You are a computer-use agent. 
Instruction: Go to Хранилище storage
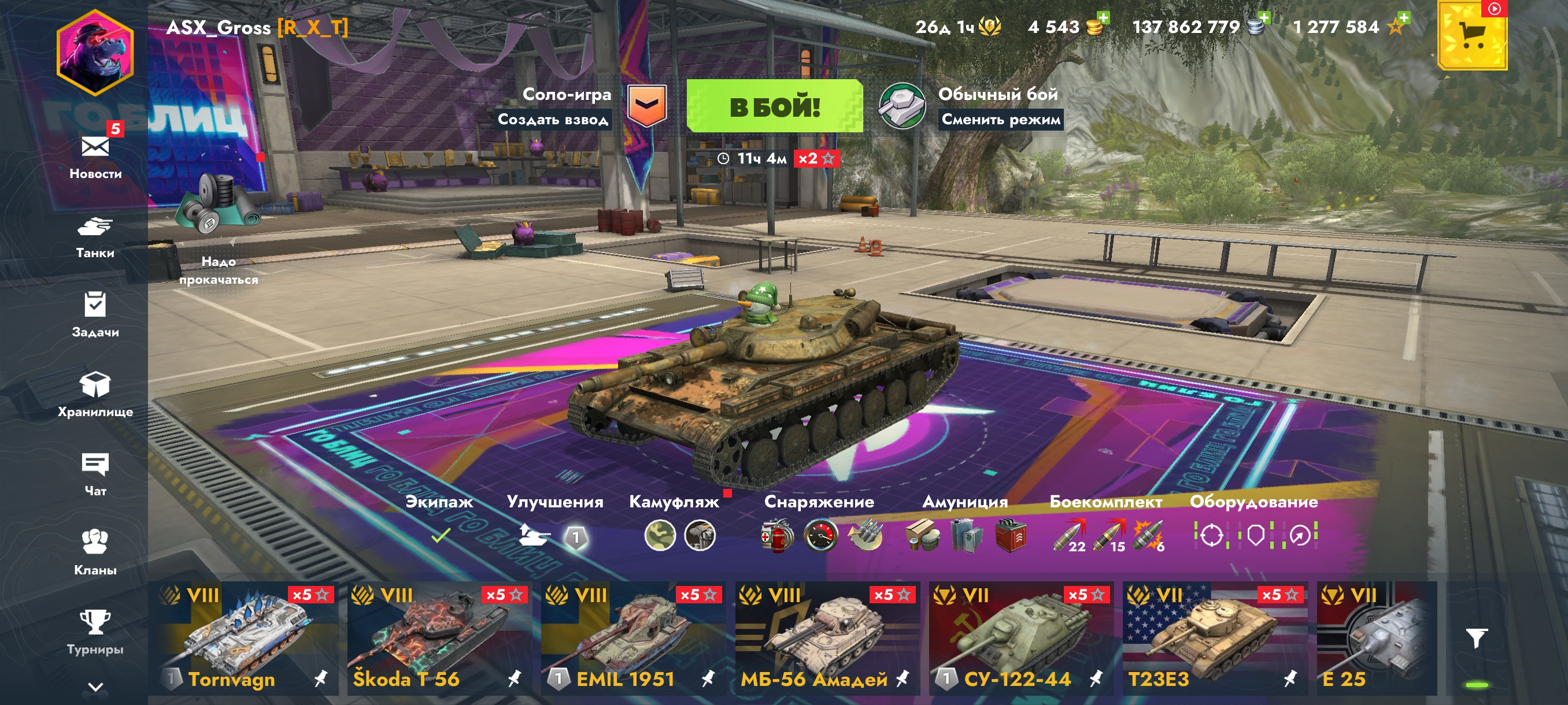point(95,393)
